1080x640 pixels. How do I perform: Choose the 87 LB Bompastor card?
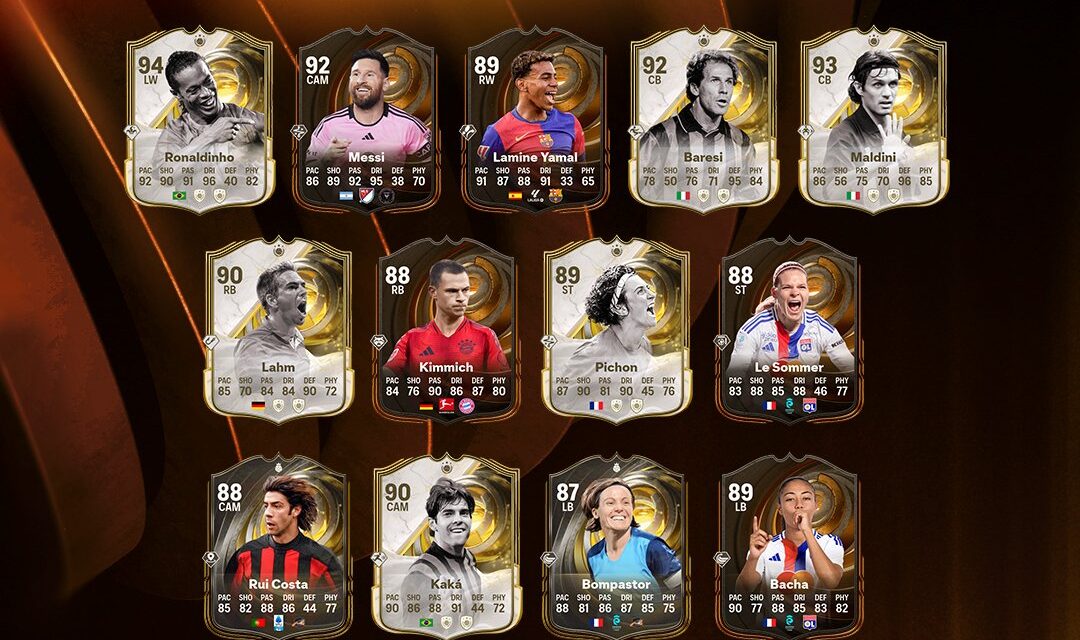coord(616,546)
